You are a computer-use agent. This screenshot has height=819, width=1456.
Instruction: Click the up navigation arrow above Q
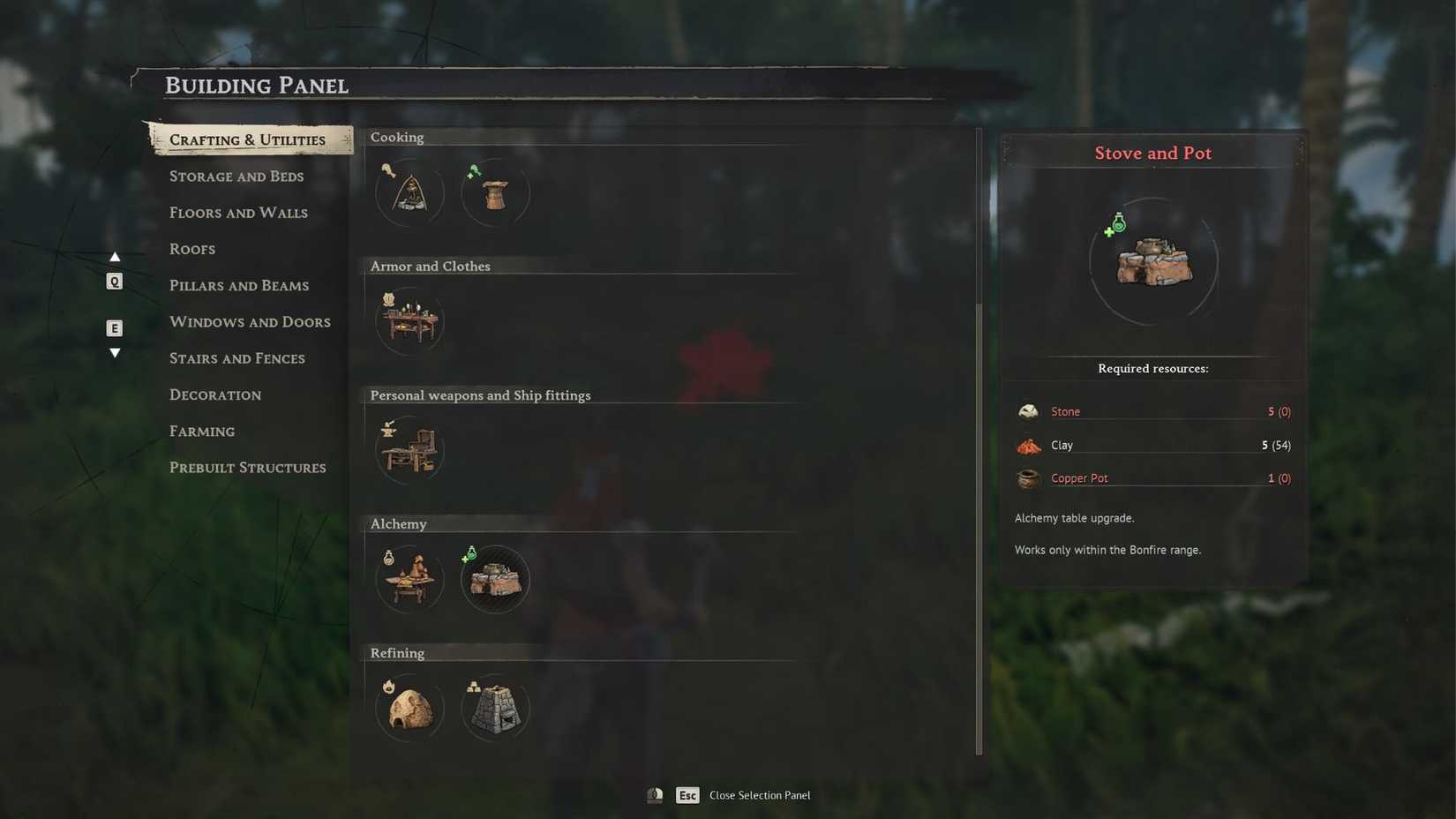click(x=115, y=256)
